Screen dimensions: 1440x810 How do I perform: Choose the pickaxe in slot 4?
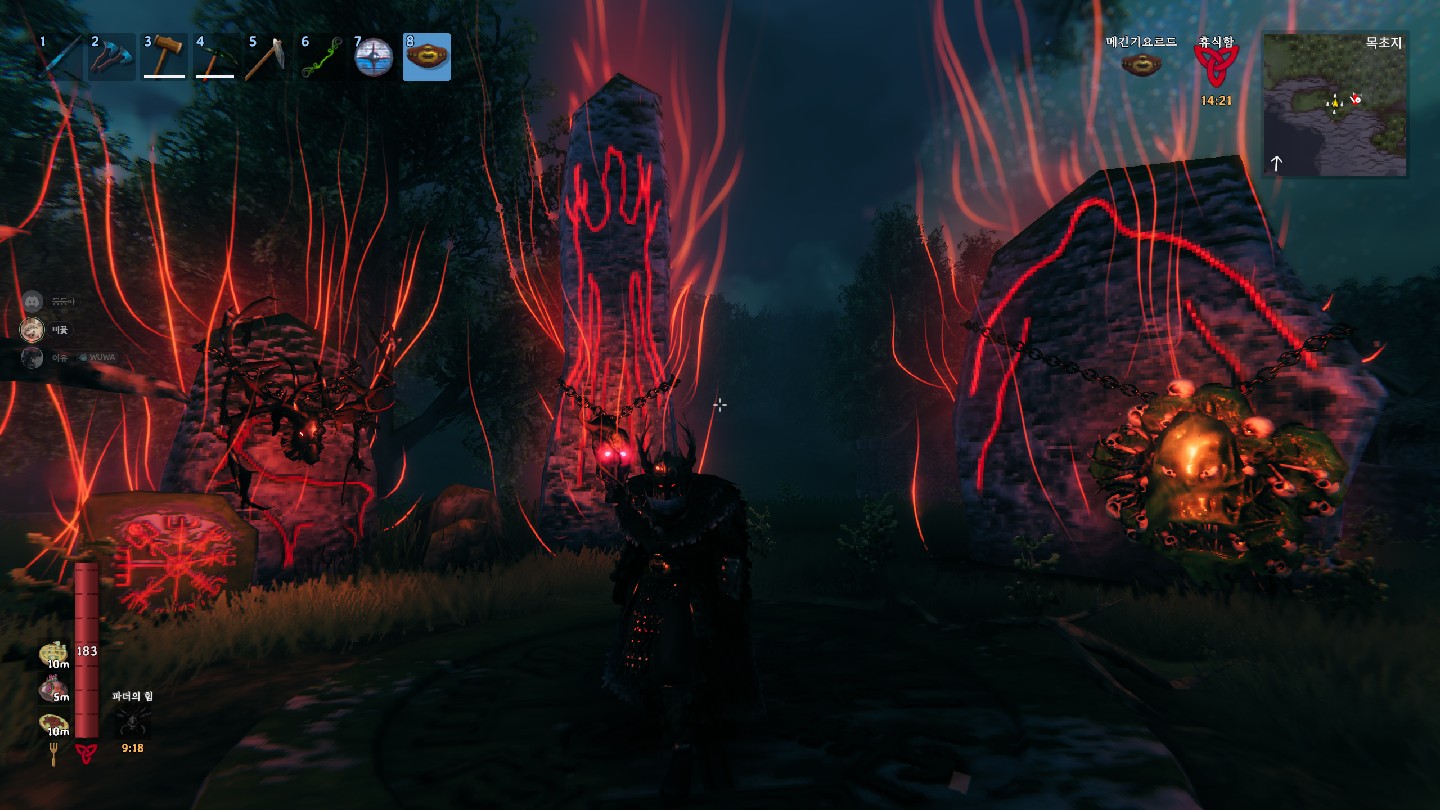[x=216, y=57]
